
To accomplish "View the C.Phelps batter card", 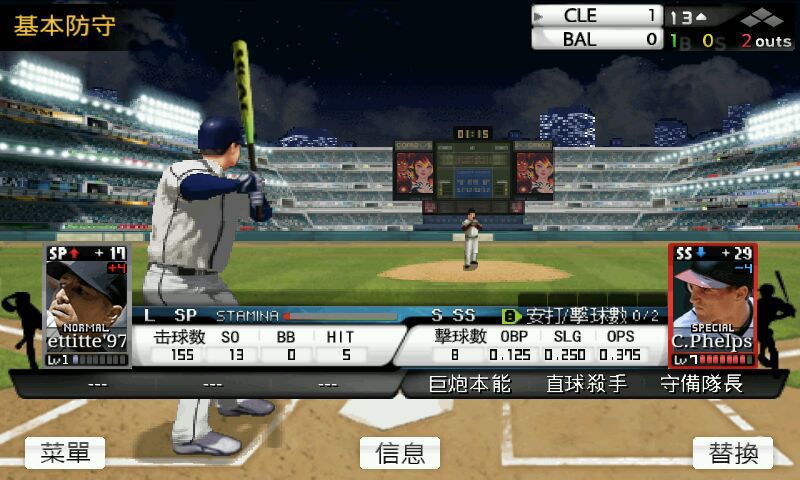I will click(712, 305).
